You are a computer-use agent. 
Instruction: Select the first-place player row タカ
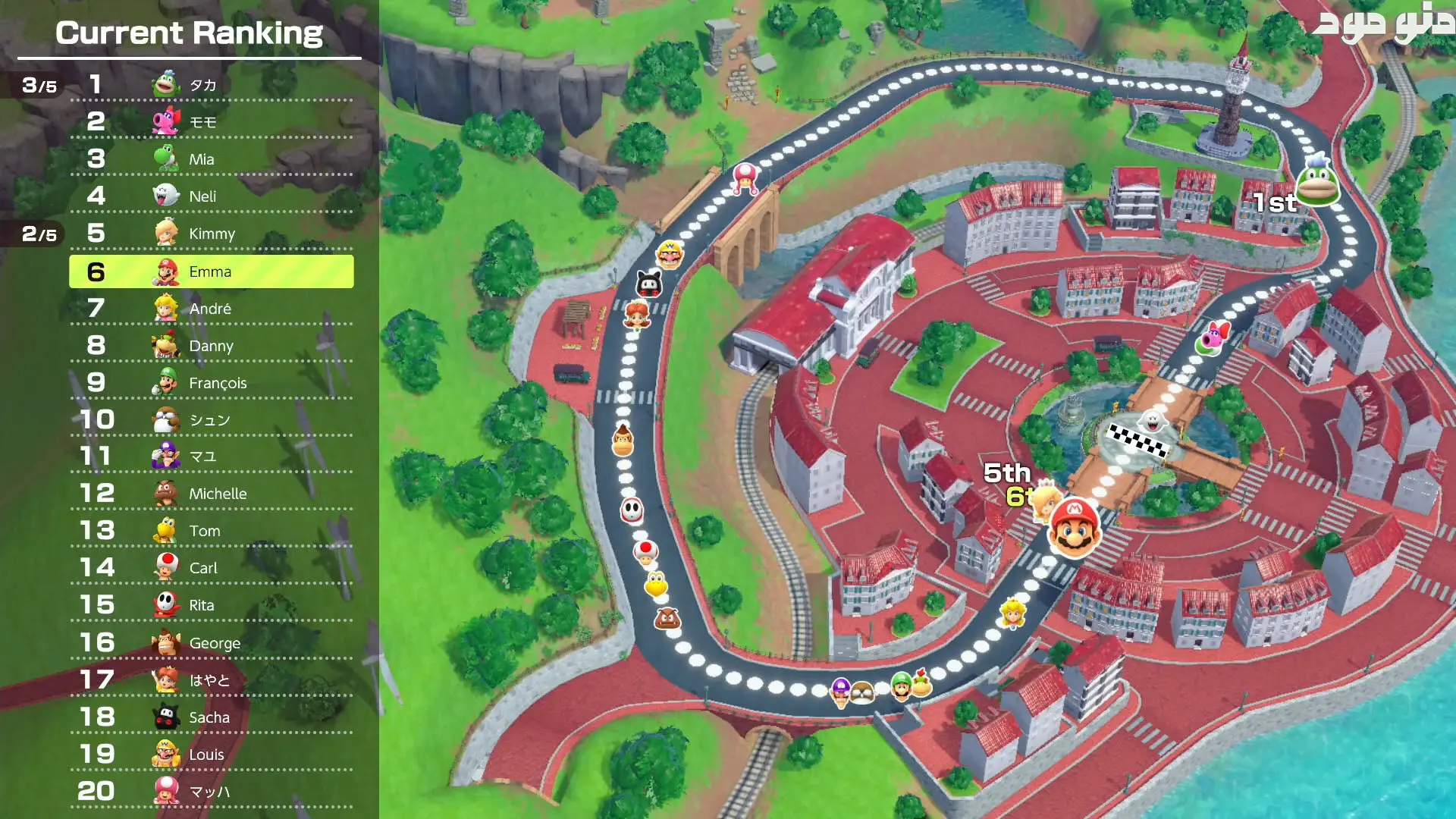tap(211, 85)
